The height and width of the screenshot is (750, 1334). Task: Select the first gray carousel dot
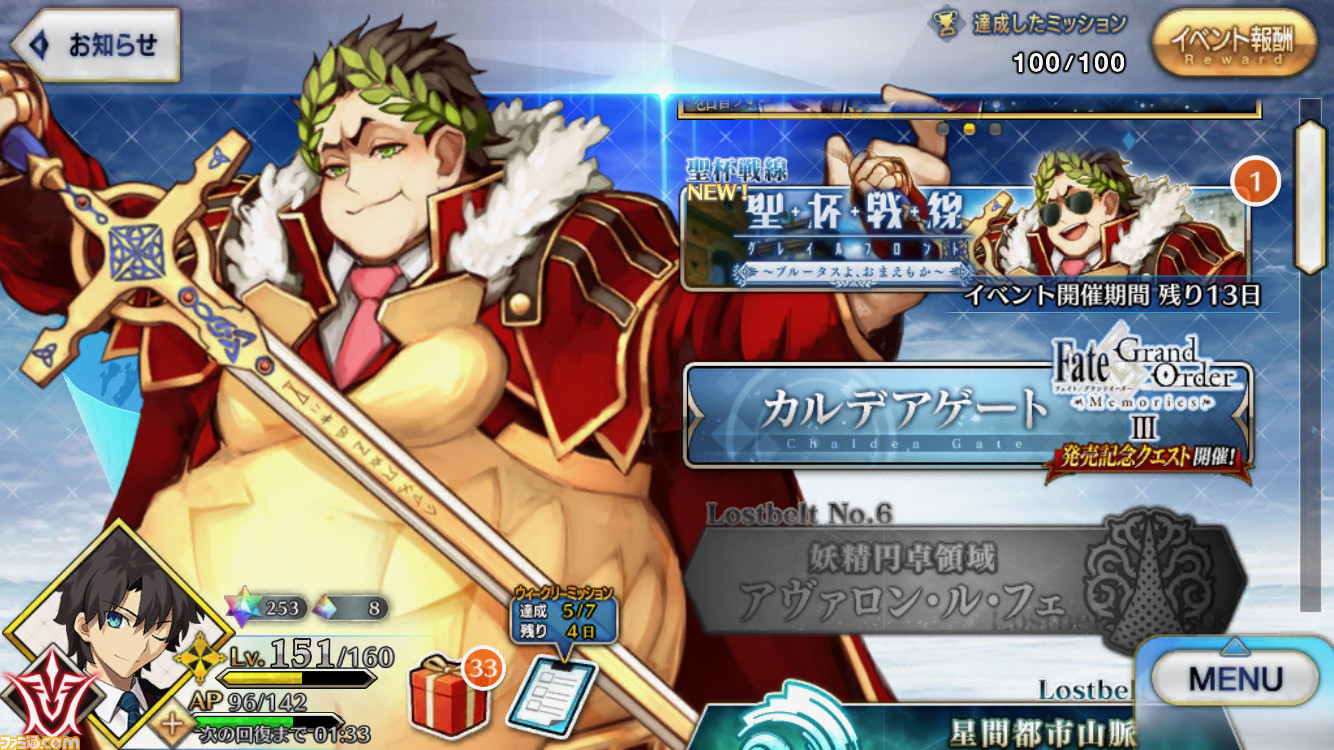pyautogui.click(x=942, y=128)
